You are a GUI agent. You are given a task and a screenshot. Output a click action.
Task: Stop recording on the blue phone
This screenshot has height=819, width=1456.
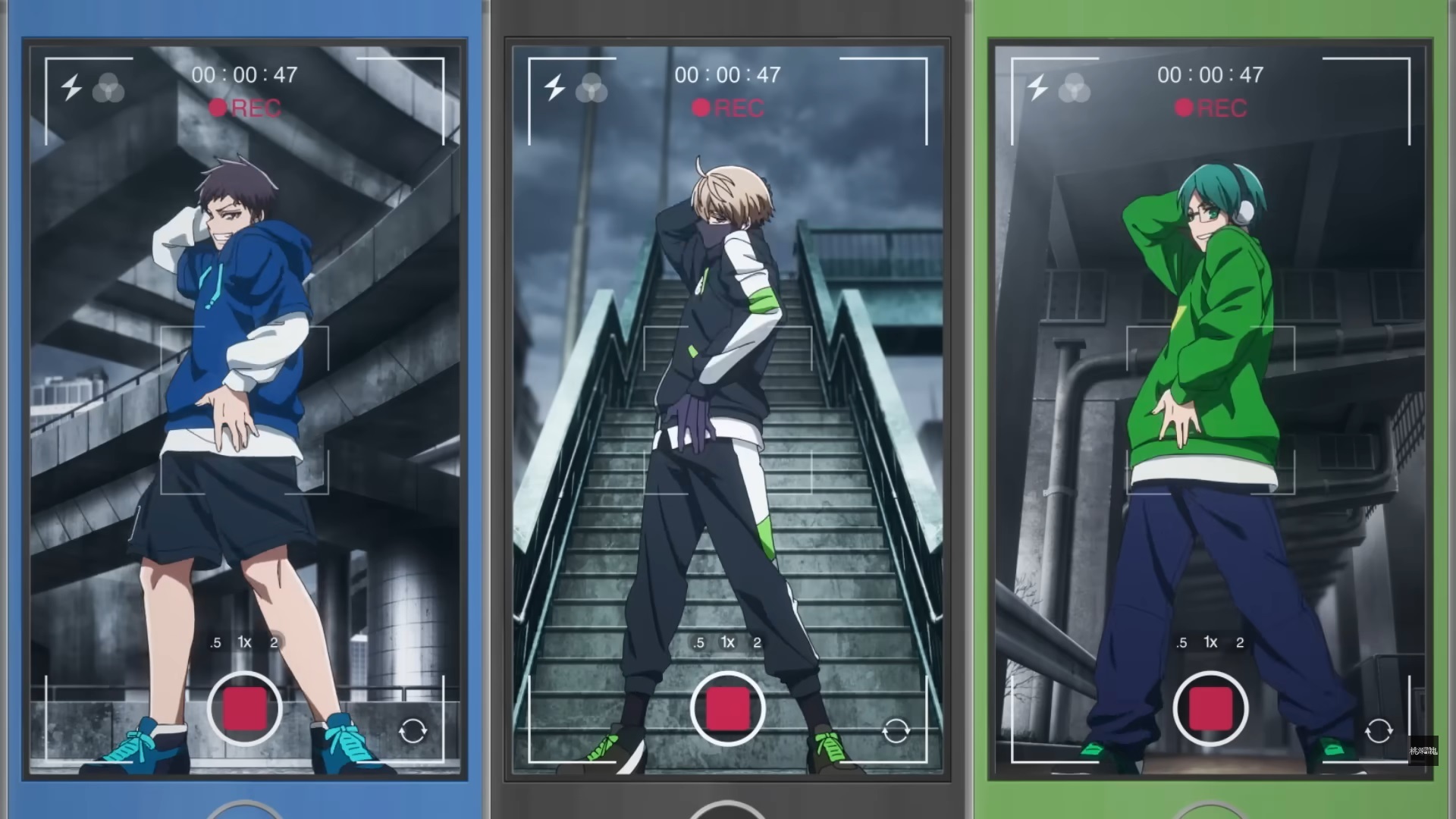click(x=244, y=709)
